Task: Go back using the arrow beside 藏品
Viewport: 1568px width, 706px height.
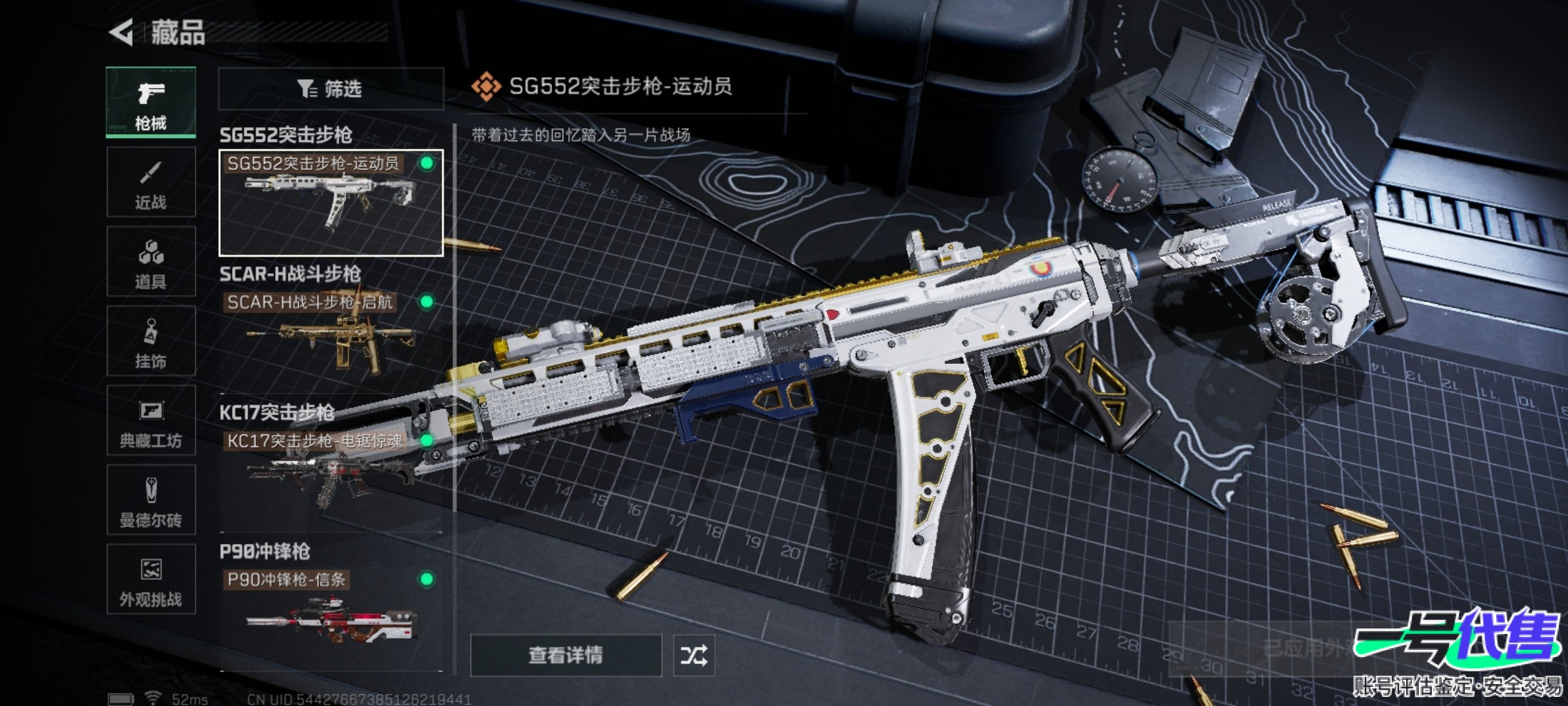Action: 122,32
